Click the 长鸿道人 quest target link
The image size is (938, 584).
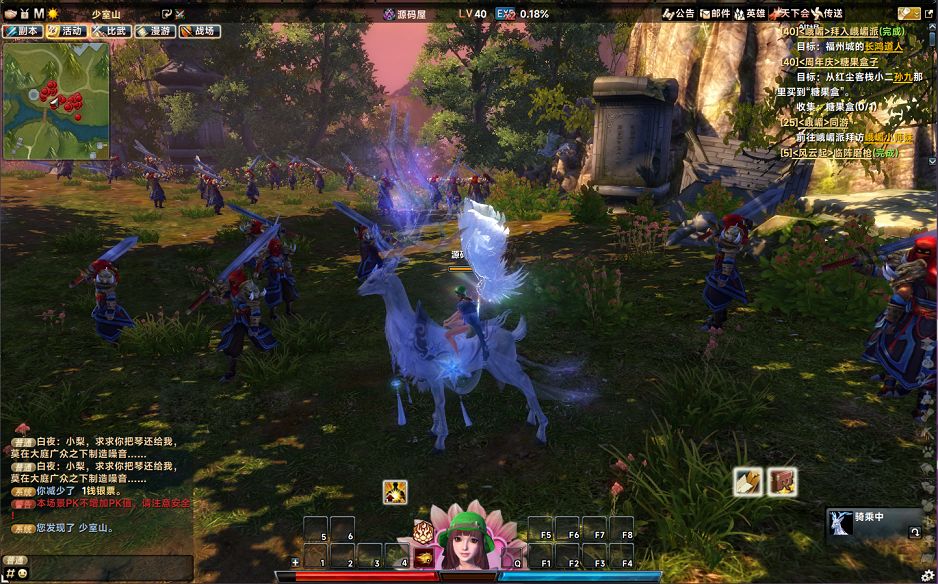883,46
